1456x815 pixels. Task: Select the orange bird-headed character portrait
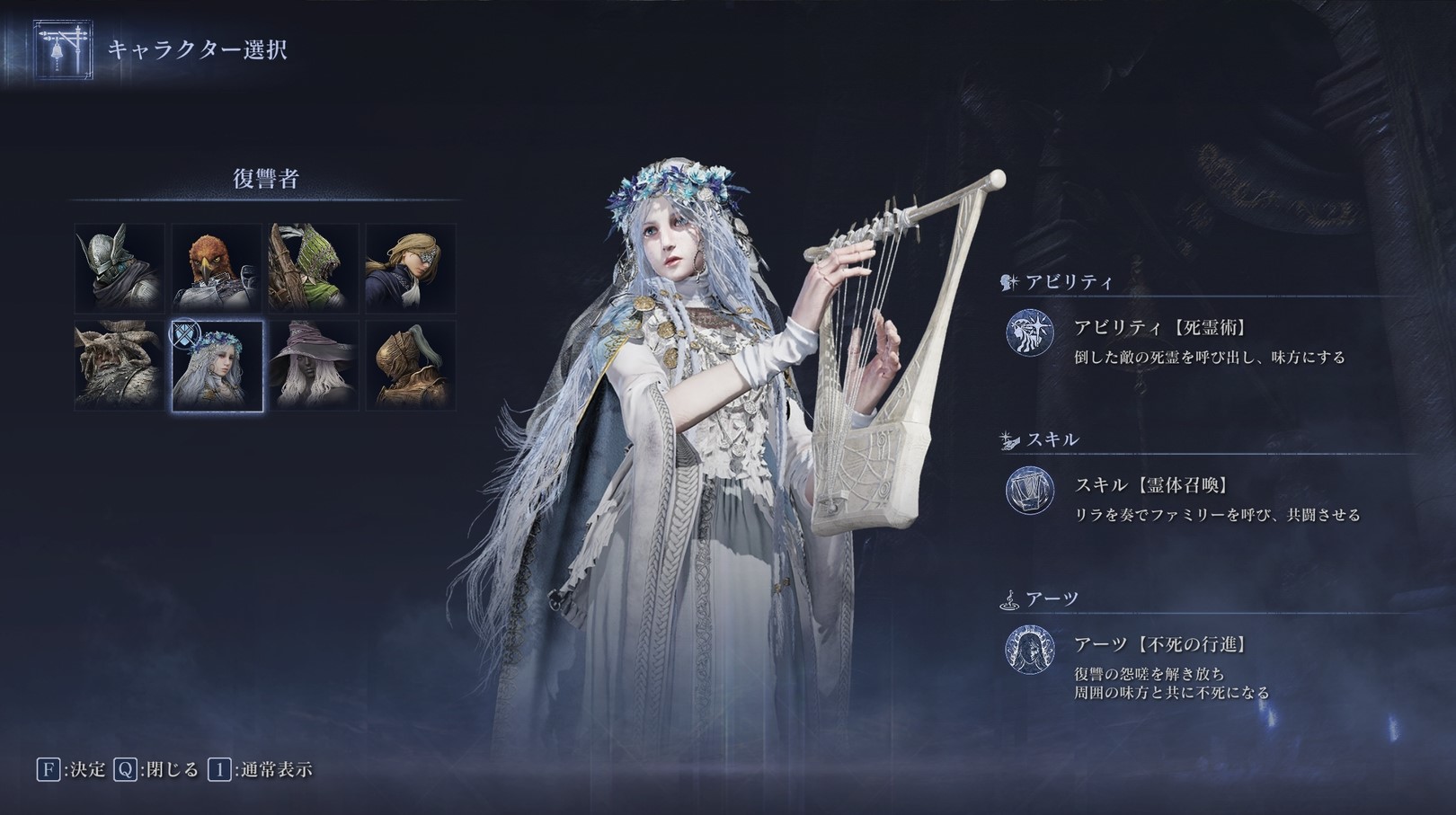click(216, 267)
